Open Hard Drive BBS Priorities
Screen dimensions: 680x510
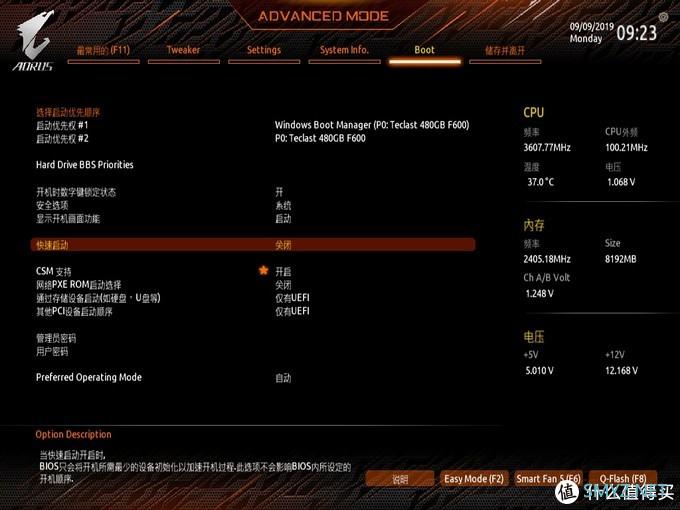(x=84, y=164)
